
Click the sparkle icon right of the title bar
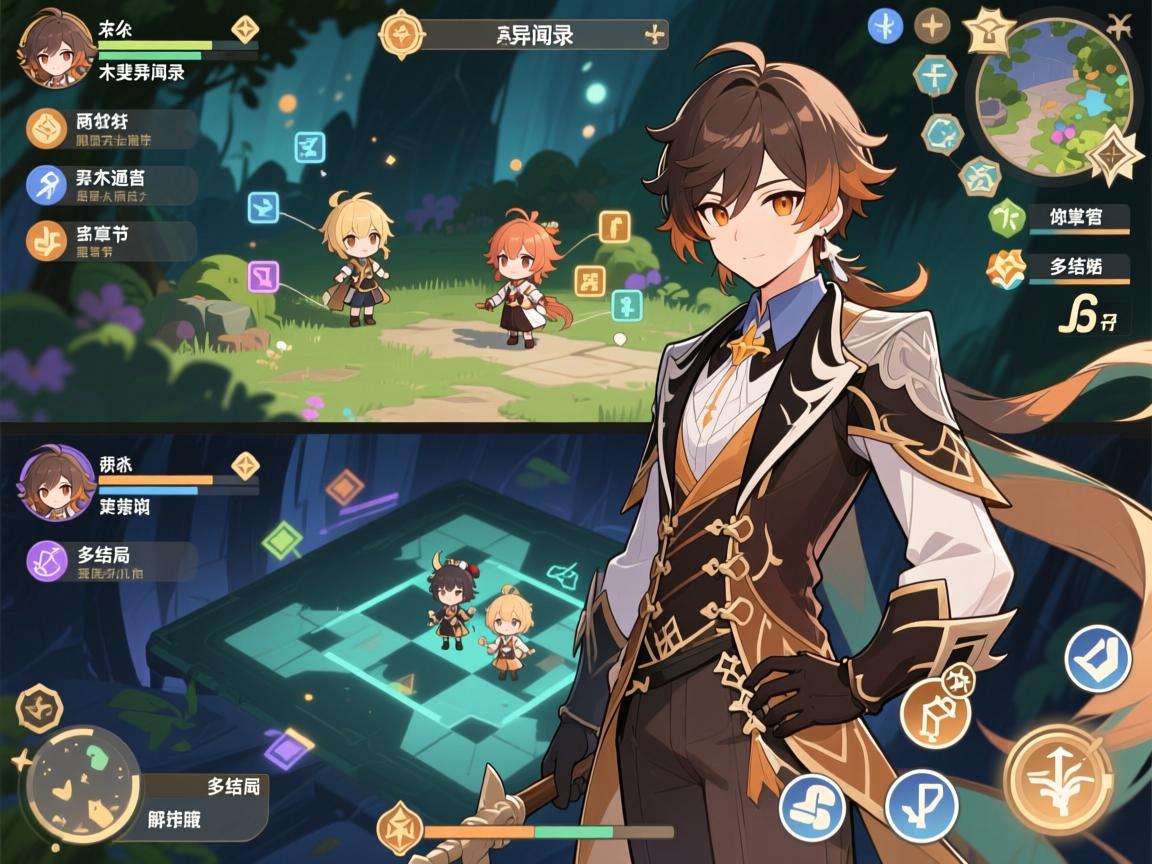(655, 35)
